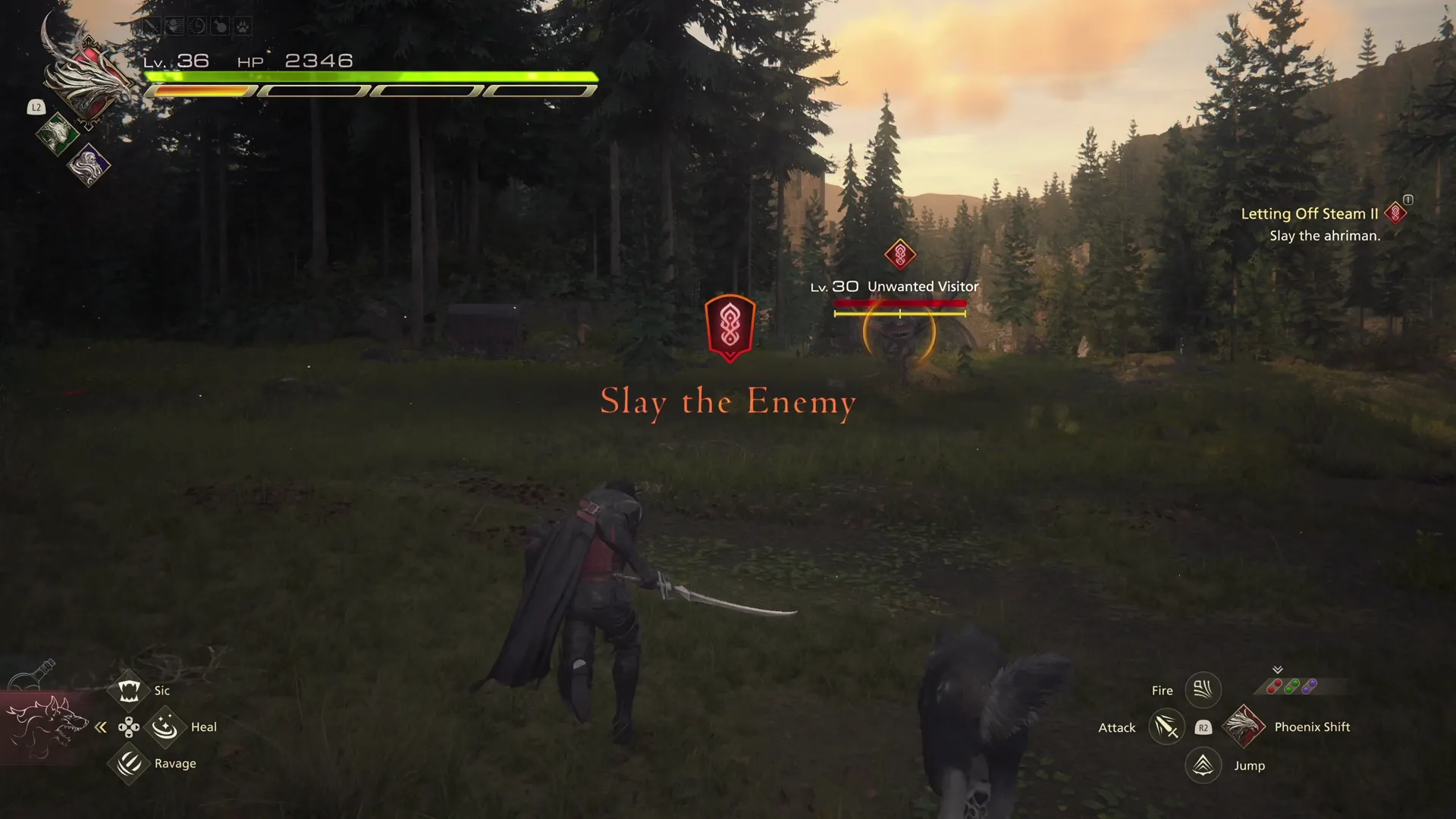Open the Letting Off Steam II quest entry
This screenshot has width=1456, height=819.
click(x=1308, y=213)
